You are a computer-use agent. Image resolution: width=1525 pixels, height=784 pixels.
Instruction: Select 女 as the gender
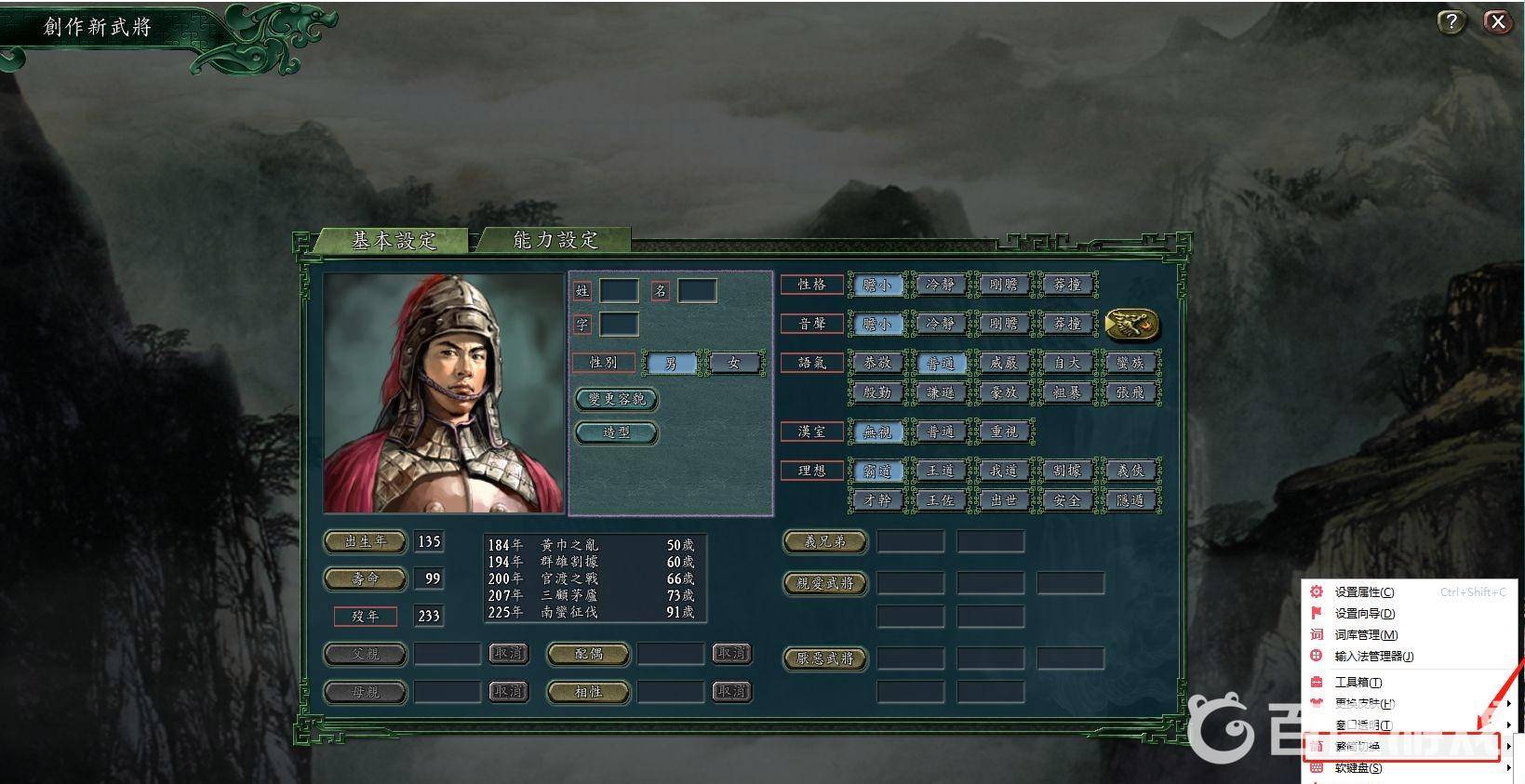733,363
